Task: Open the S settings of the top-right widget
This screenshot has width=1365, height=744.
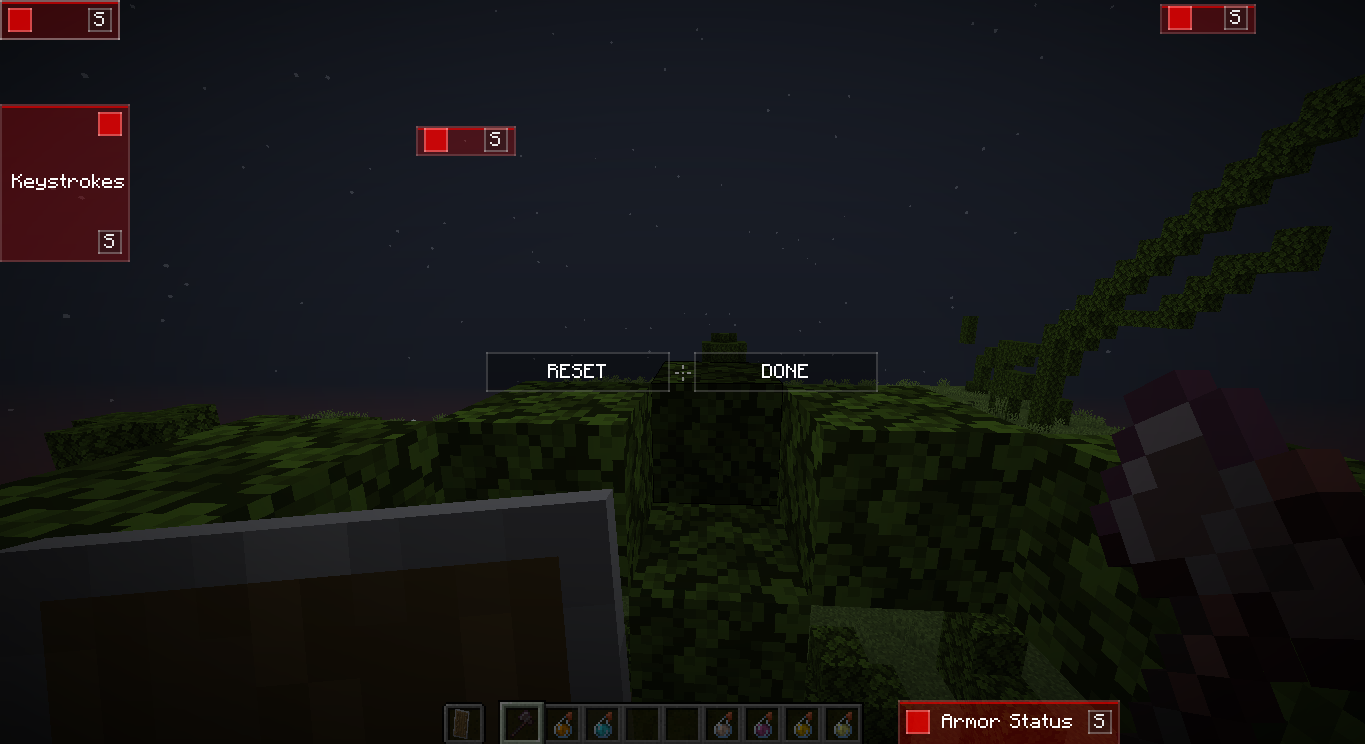Action: point(1235,18)
